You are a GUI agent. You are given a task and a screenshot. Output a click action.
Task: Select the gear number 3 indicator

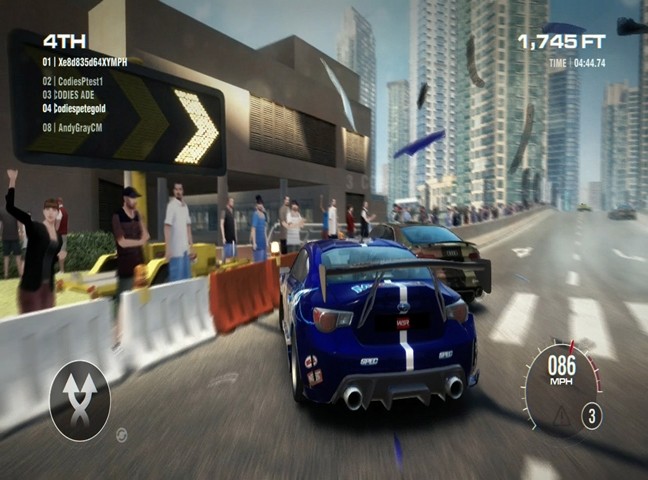(592, 416)
